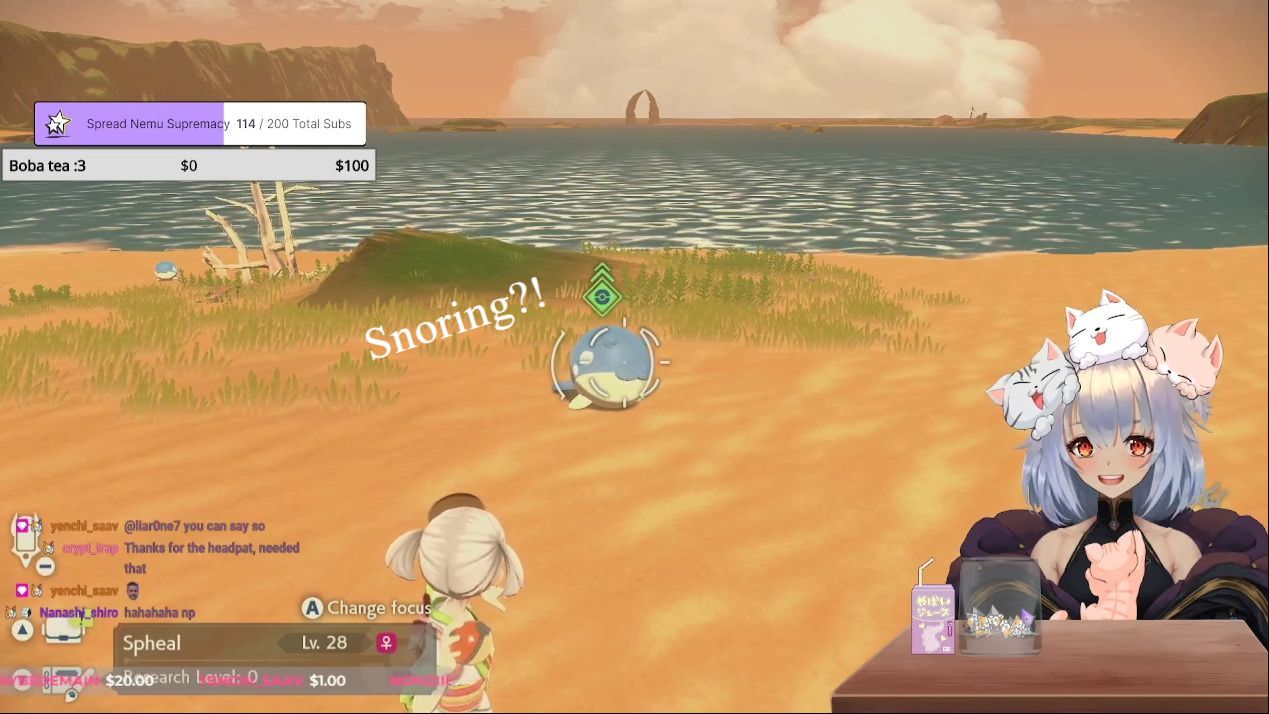Open the satchel icon beside the up arrow
This screenshot has height=714, width=1269.
(62, 630)
